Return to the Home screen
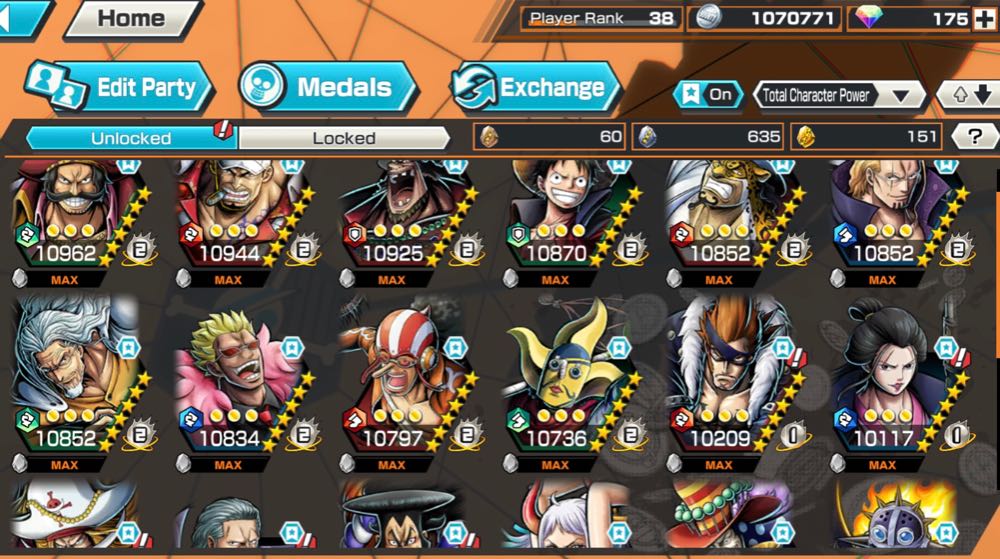 [x=131, y=18]
